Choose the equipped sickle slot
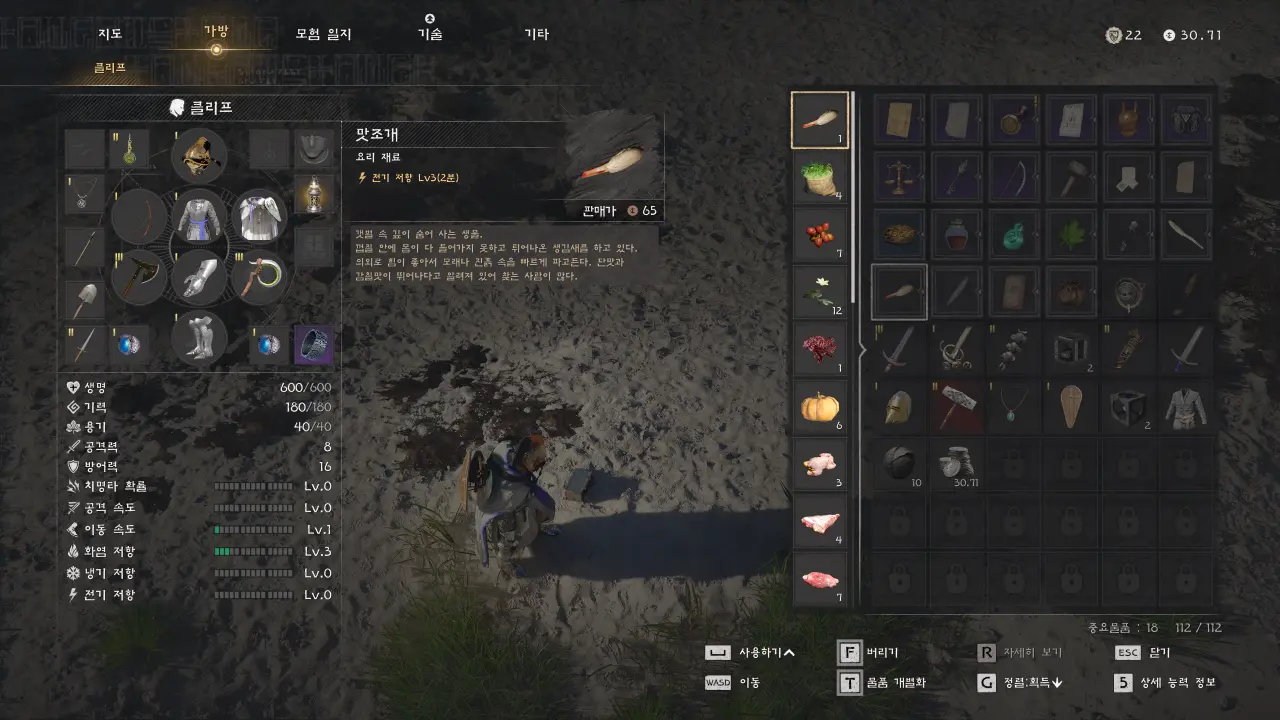This screenshot has height=720, width=1280. [259, 276]
